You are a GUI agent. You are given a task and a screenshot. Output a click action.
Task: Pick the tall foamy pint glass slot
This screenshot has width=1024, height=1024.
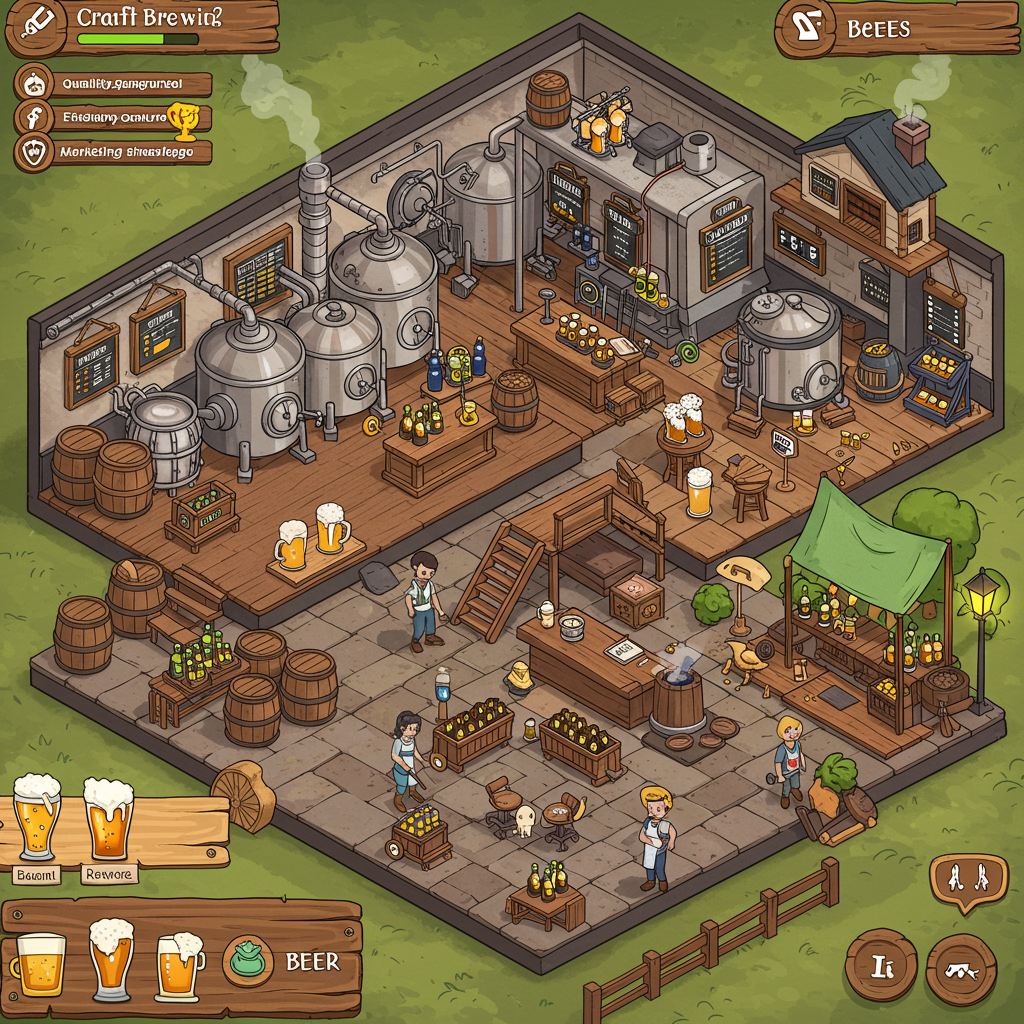[x=111, y=958]
